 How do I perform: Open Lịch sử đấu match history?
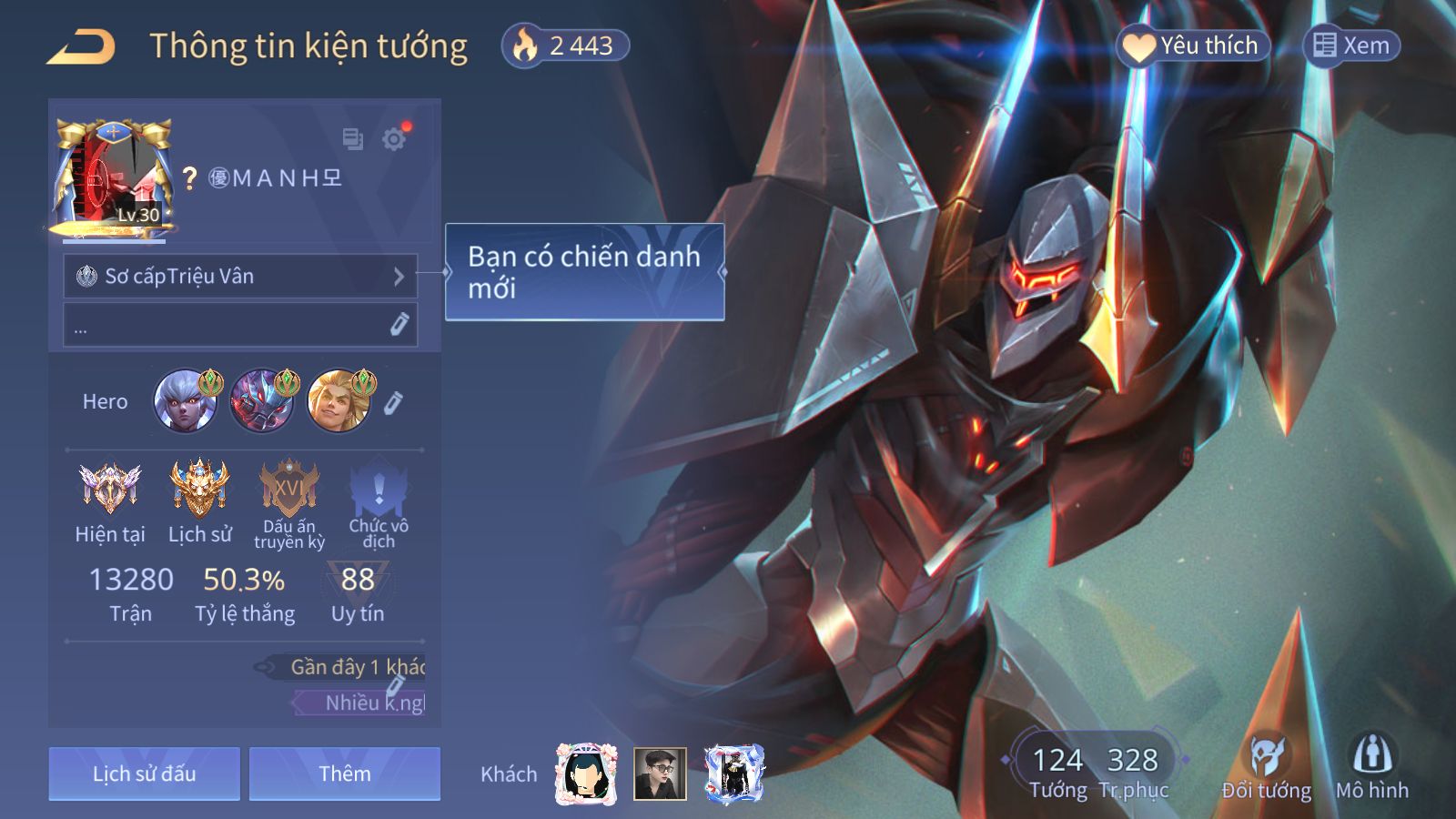[144, 773]
